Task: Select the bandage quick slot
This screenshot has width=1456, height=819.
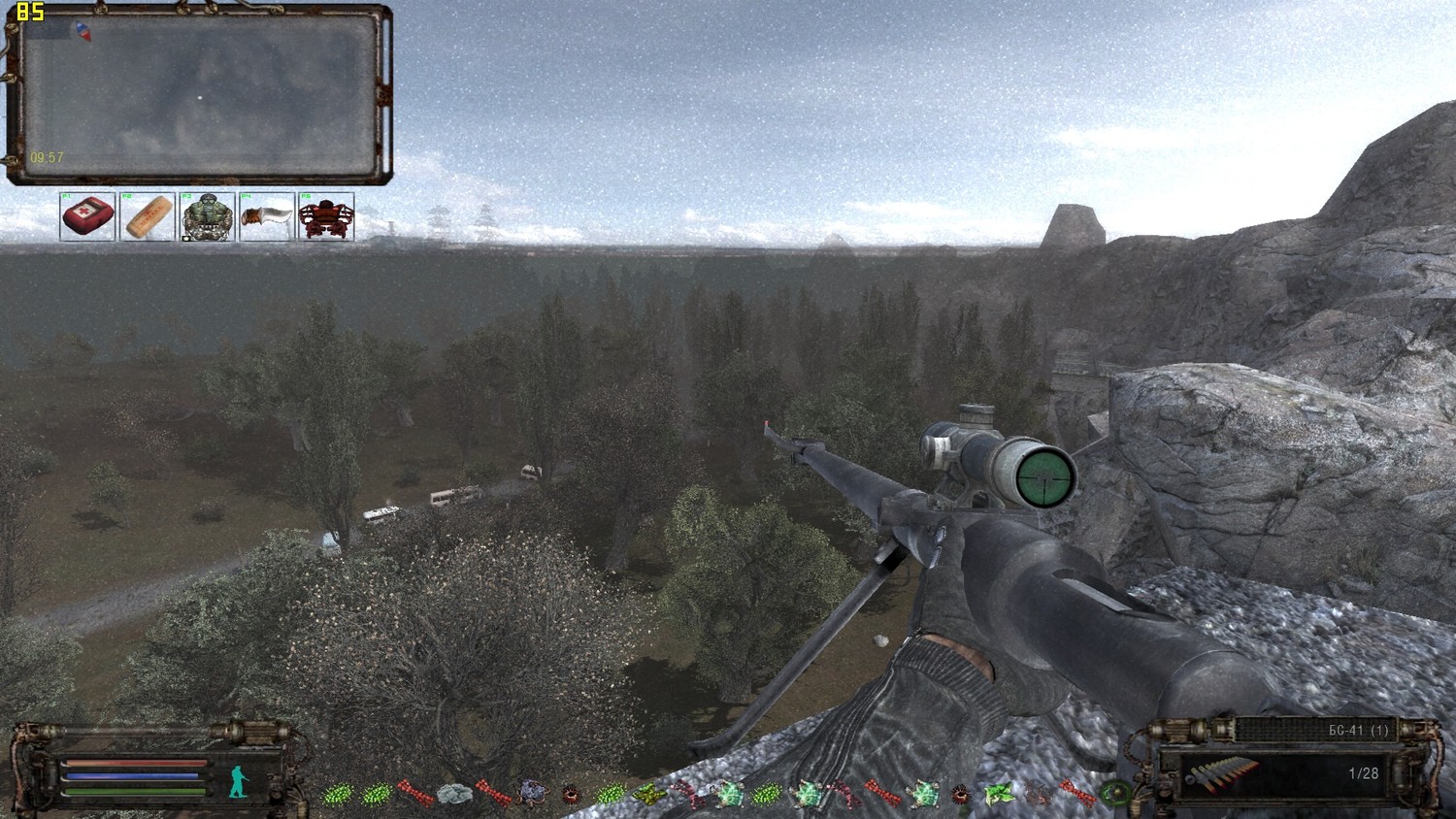Action: coord(147,216)
